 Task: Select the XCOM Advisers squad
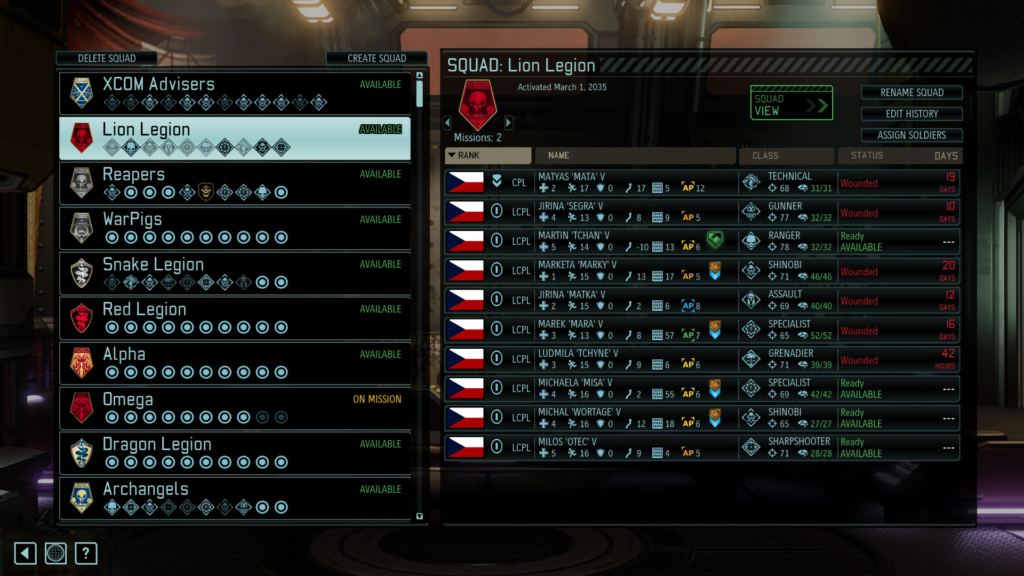235,93
